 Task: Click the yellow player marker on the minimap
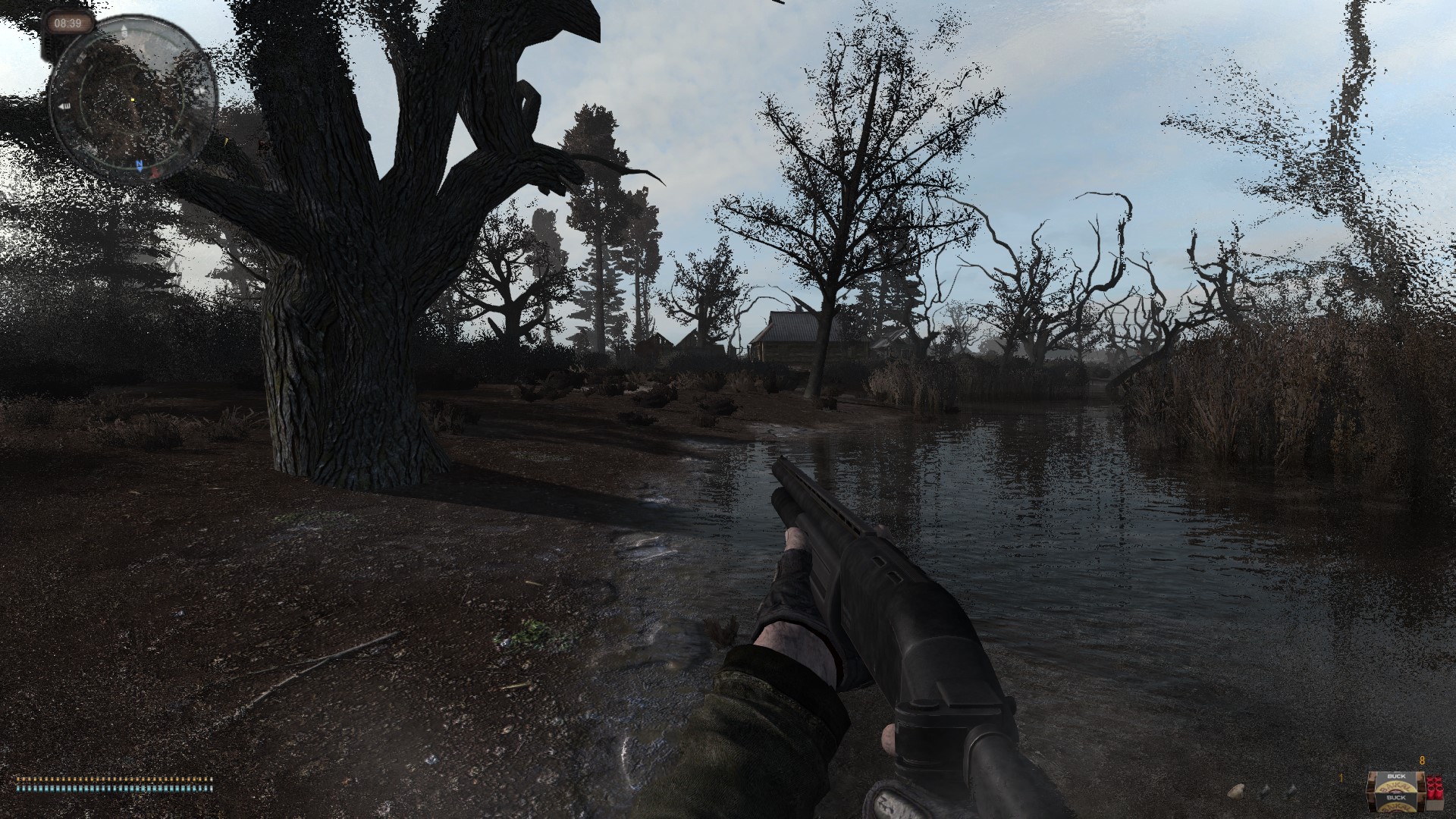click(x=133, y=99)
